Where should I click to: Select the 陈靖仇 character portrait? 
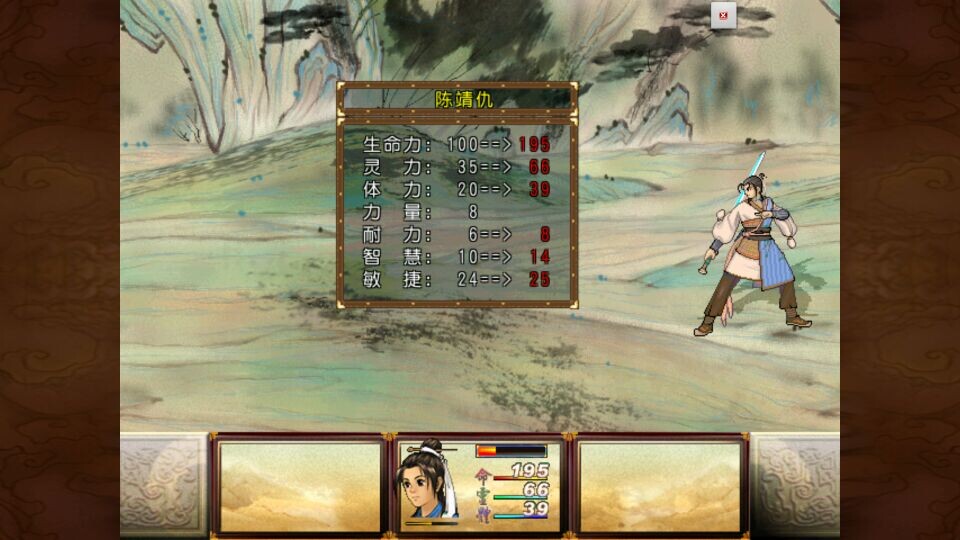(x=430, y=482)
